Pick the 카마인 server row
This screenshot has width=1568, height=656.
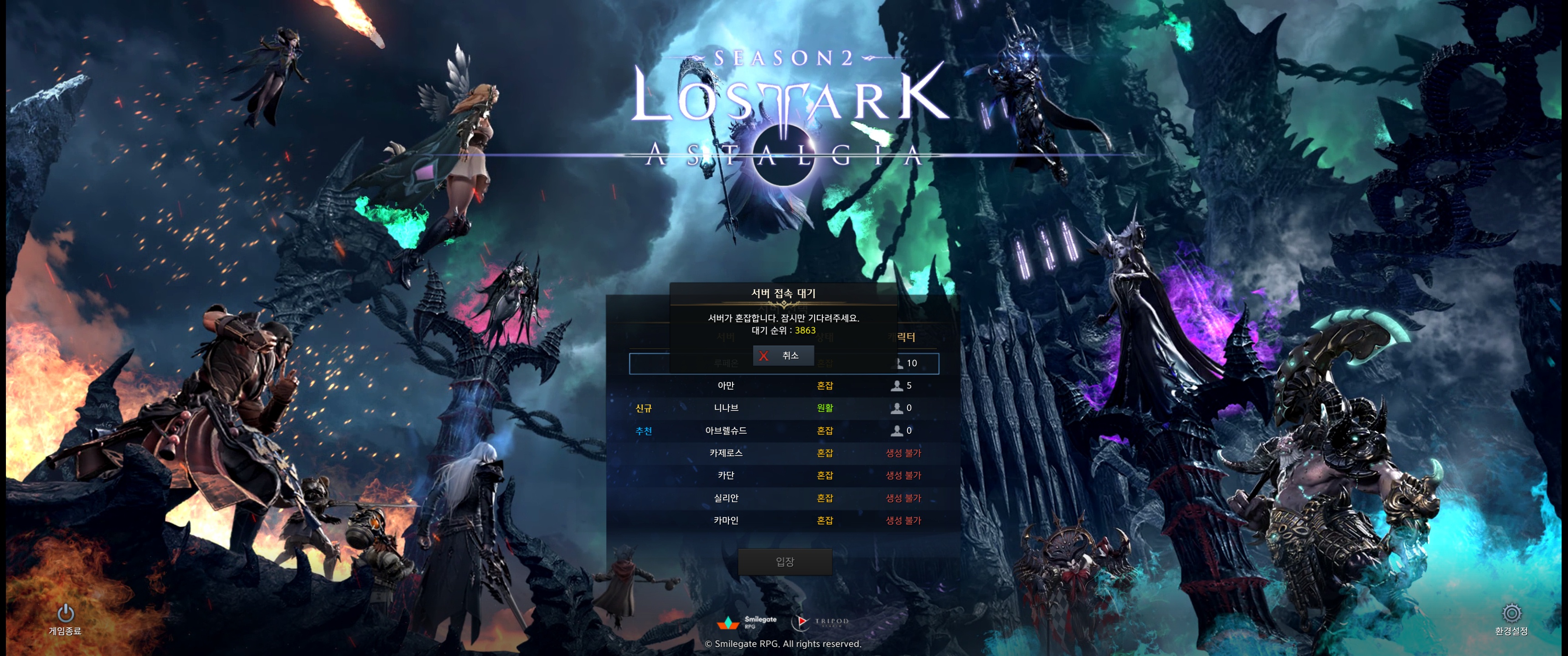coord(784,520)
